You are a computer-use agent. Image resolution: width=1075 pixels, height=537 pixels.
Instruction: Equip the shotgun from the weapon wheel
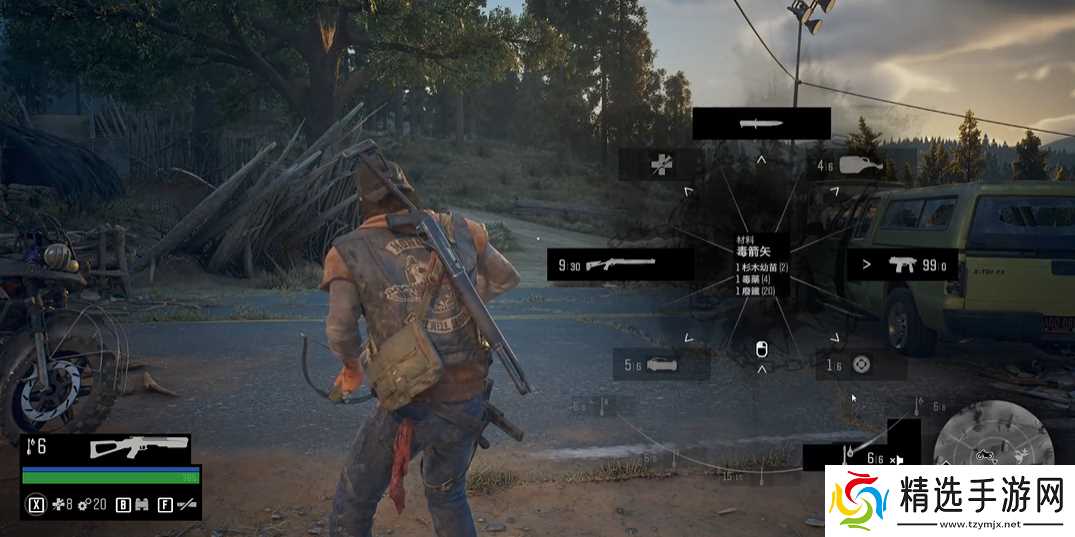(x=621, y=264)
